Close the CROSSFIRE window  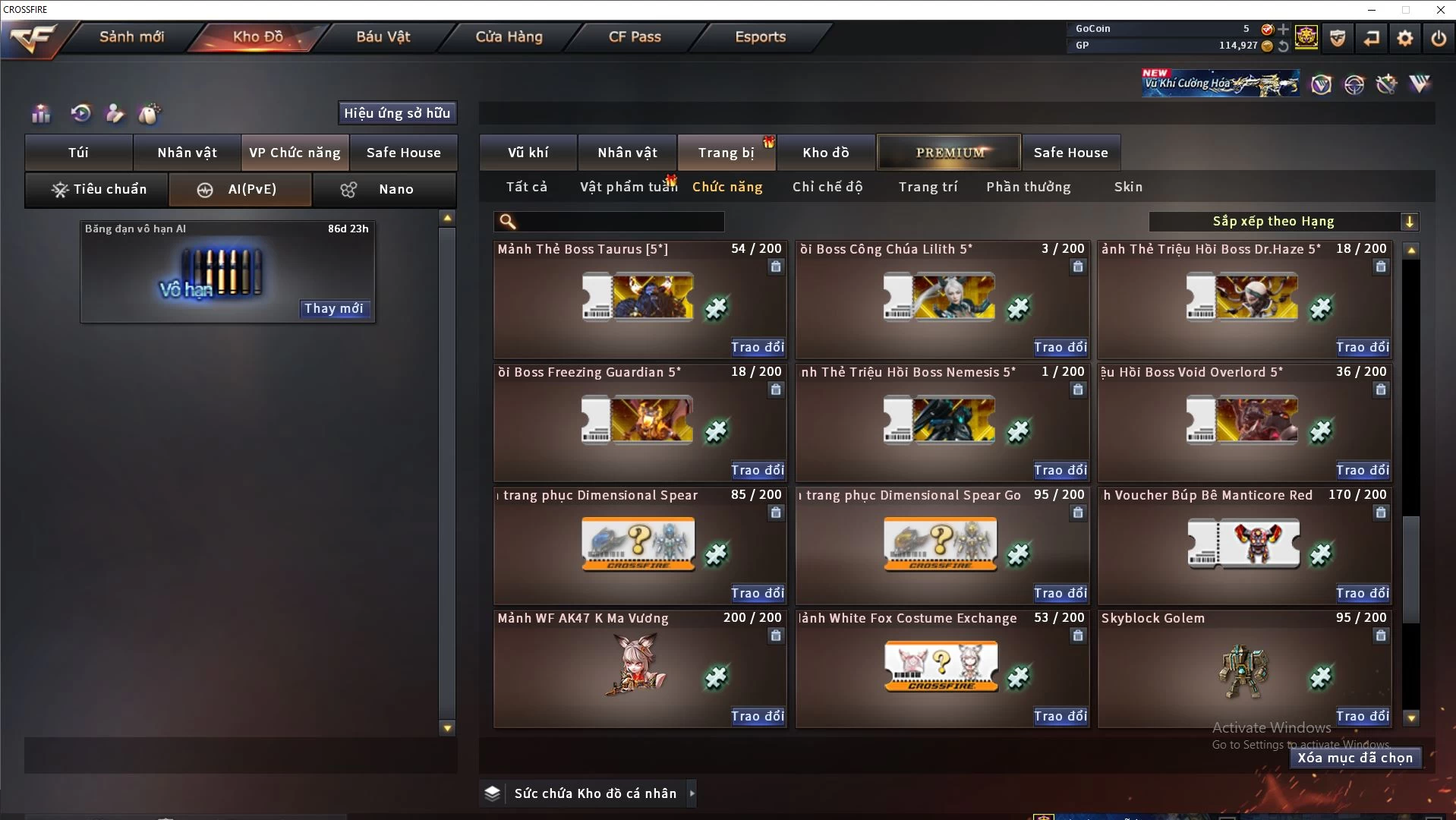click(x=1440, y=10)
